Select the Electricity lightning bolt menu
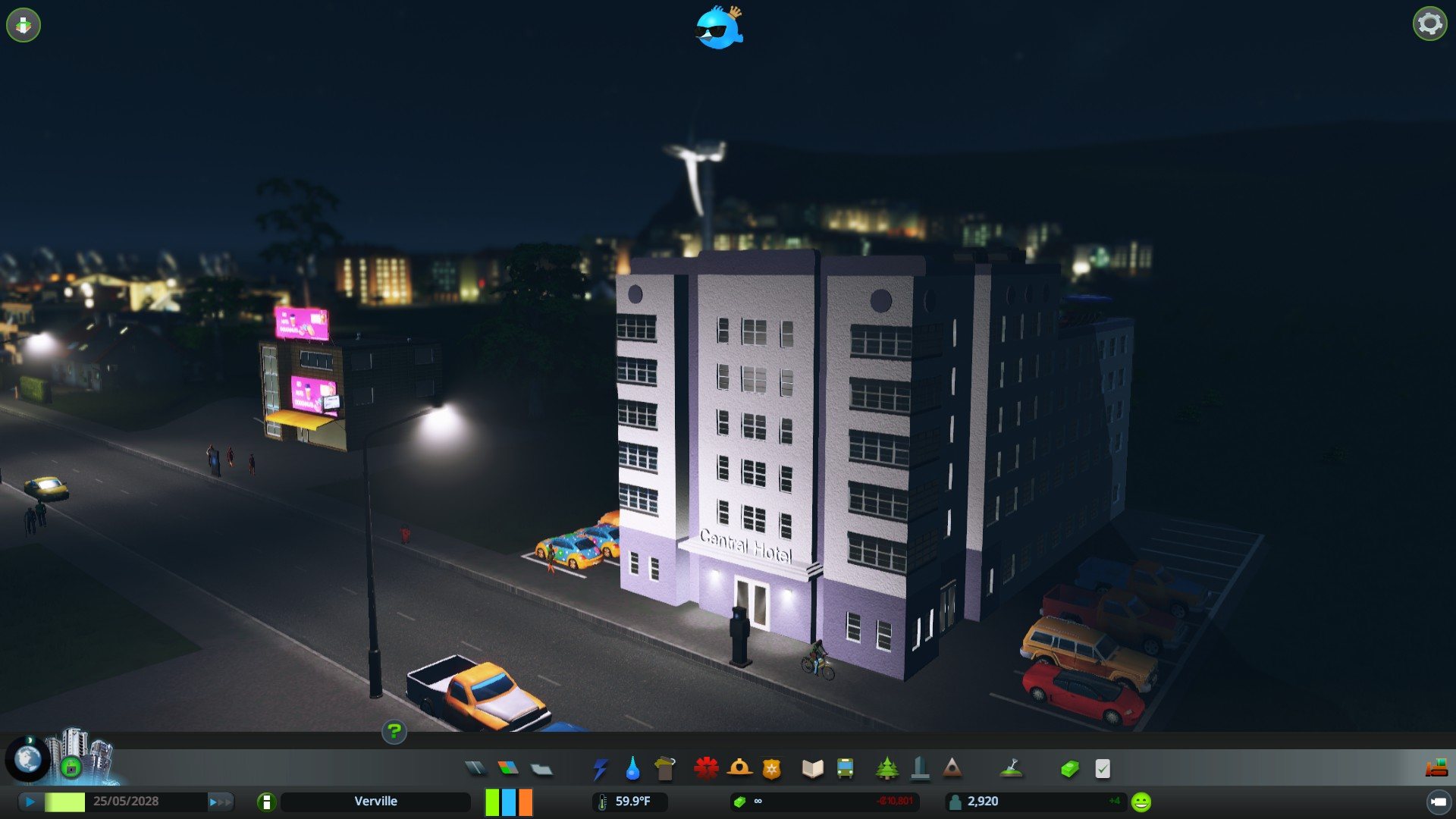 (600, 769)
